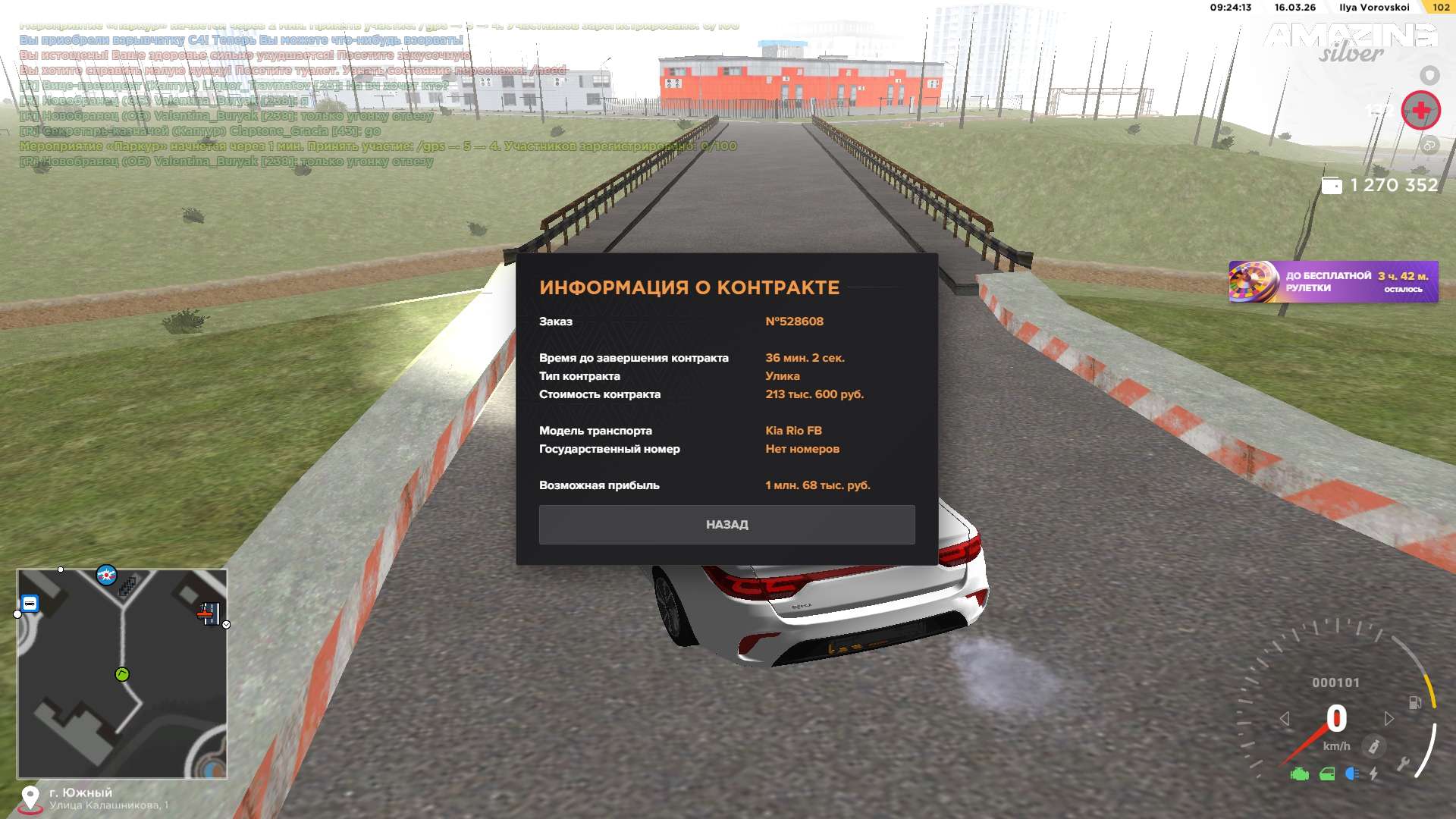Image resolution: width=1456 pixels, height=819 pixels.
Task: Click the wallet money icon
Action: [x=1332, y=186]
